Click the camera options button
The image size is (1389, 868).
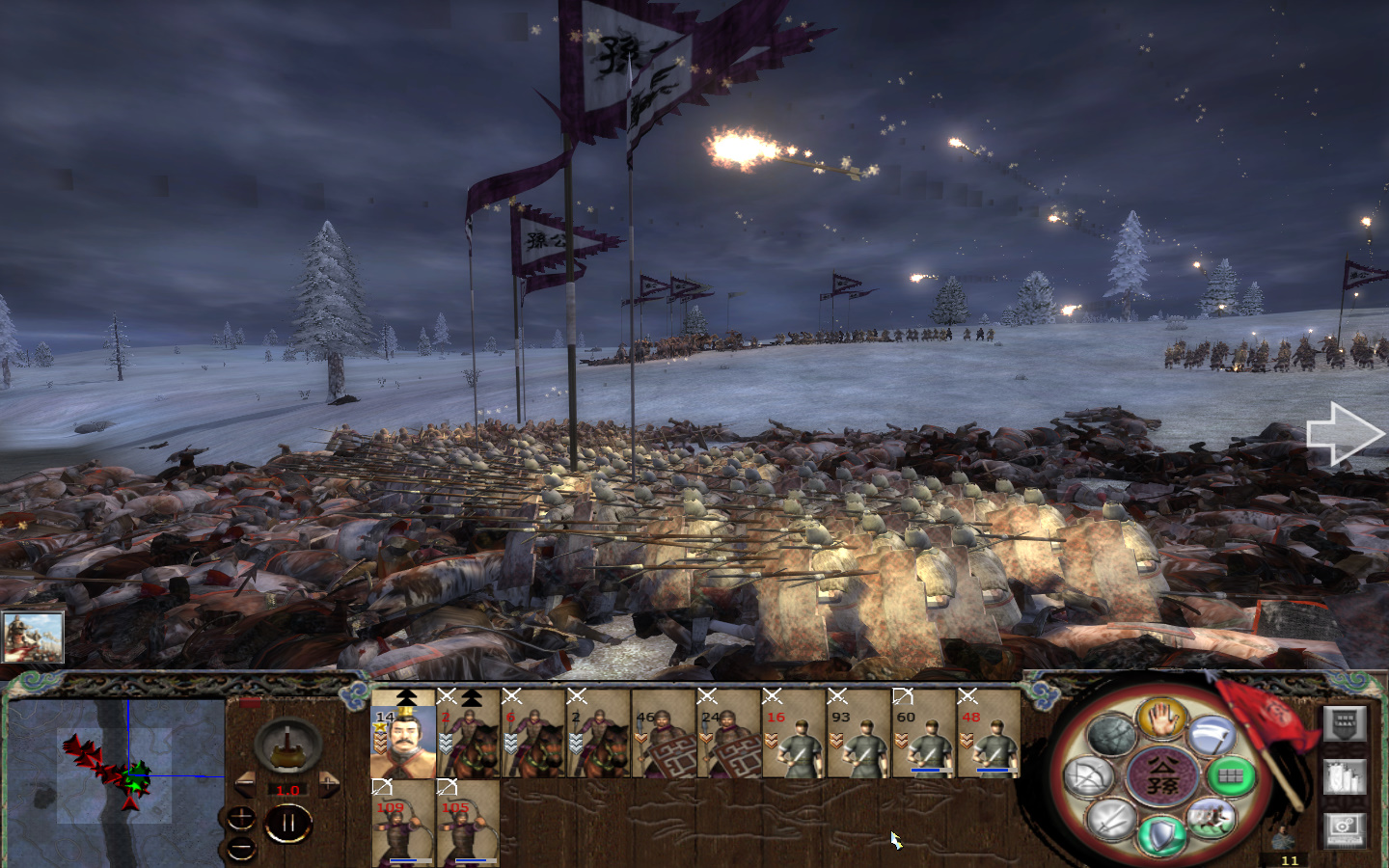click(1344, 829)
